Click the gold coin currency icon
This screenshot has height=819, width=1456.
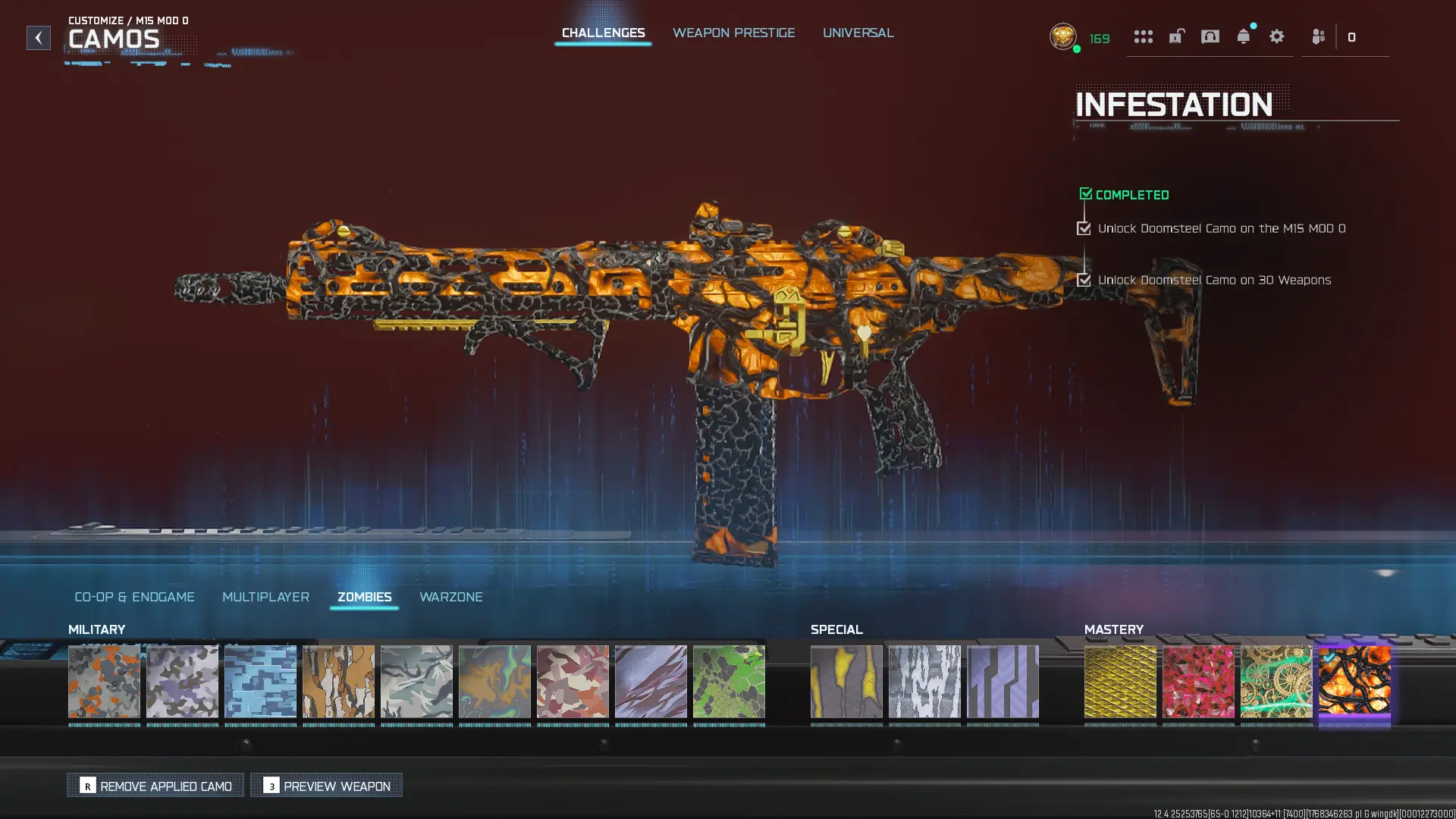click(x=1064, y=37)
